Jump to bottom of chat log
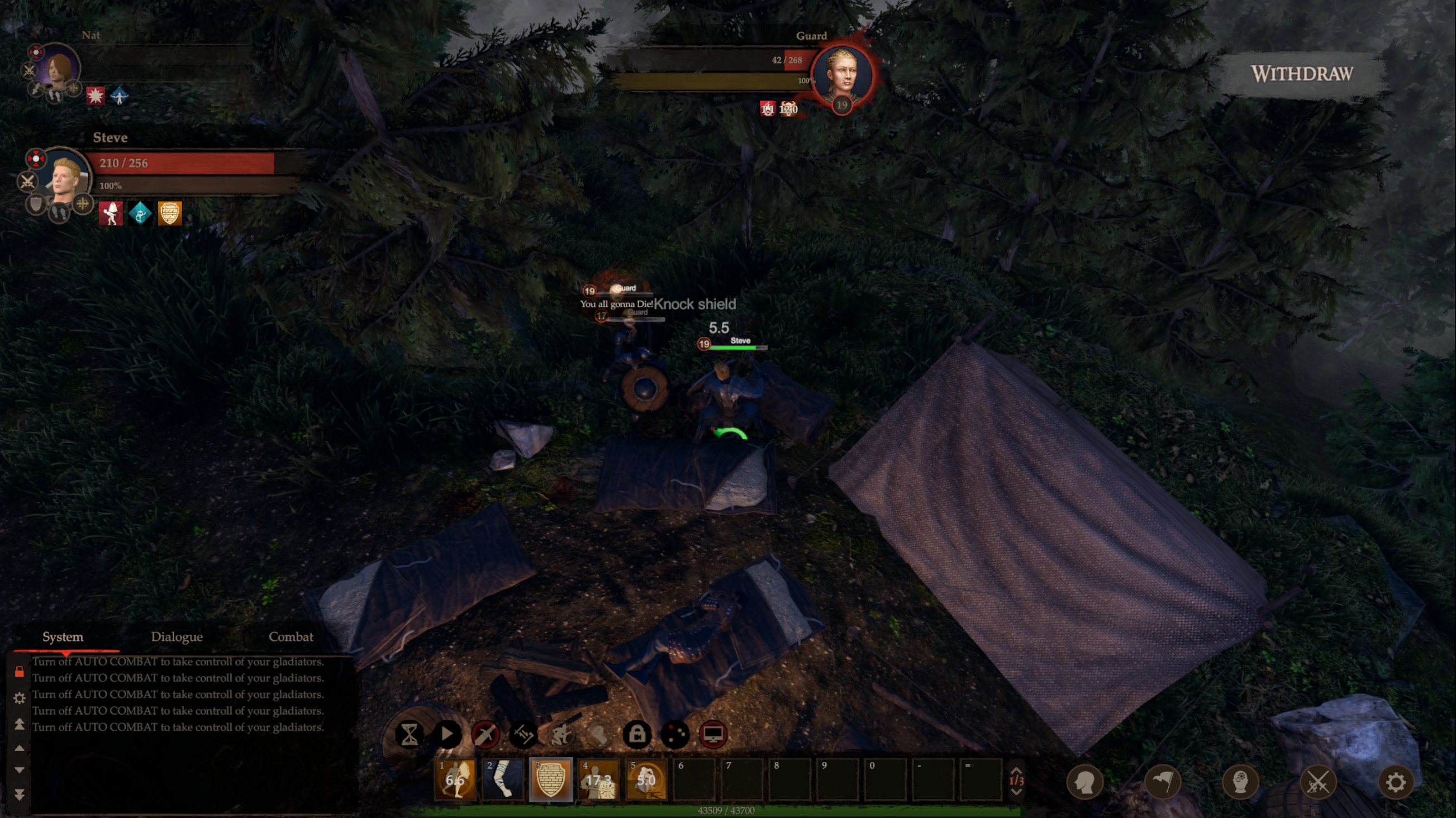 coord(19,795)
